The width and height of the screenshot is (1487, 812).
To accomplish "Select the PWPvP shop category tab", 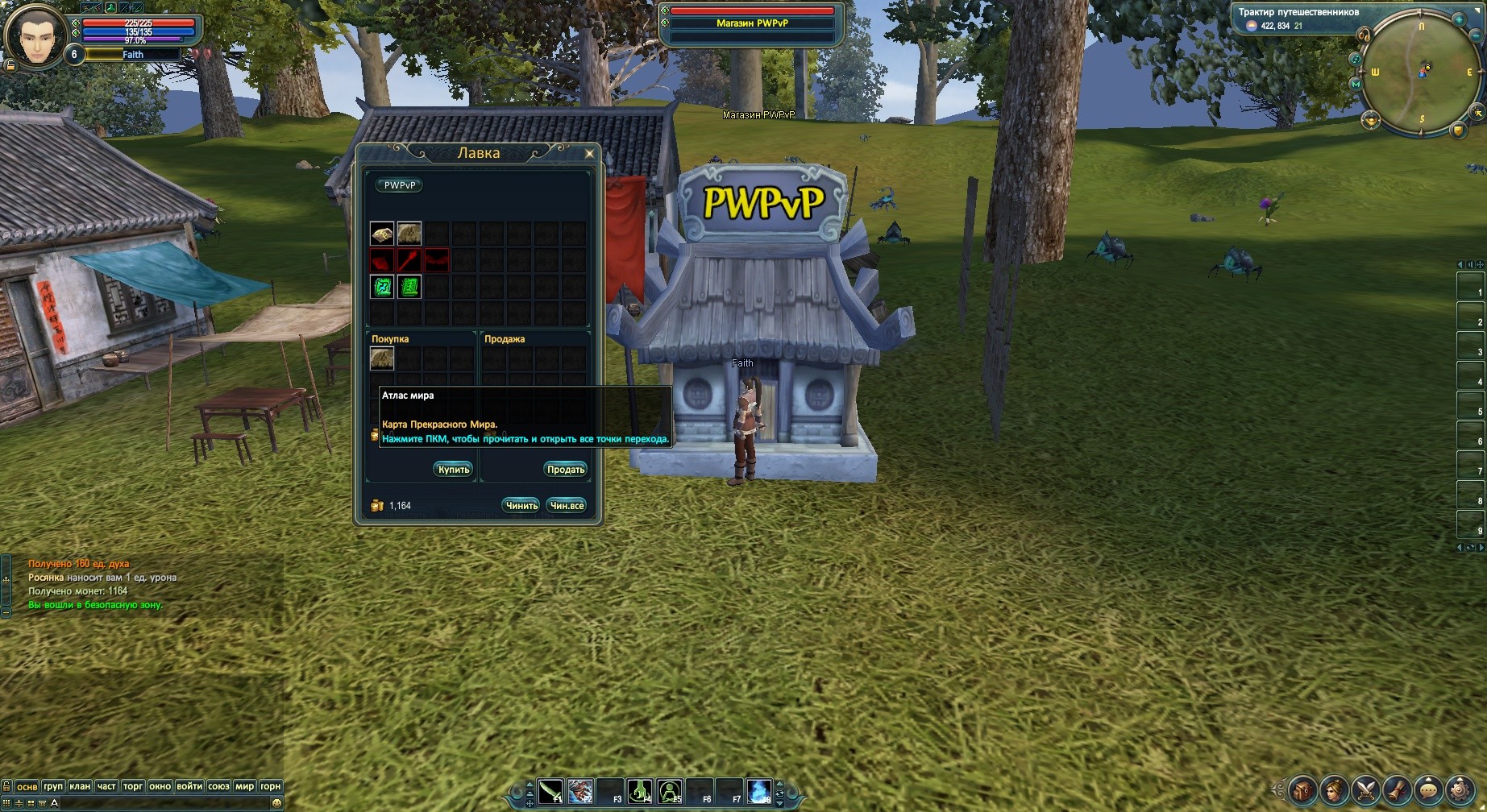I will 400,185.
